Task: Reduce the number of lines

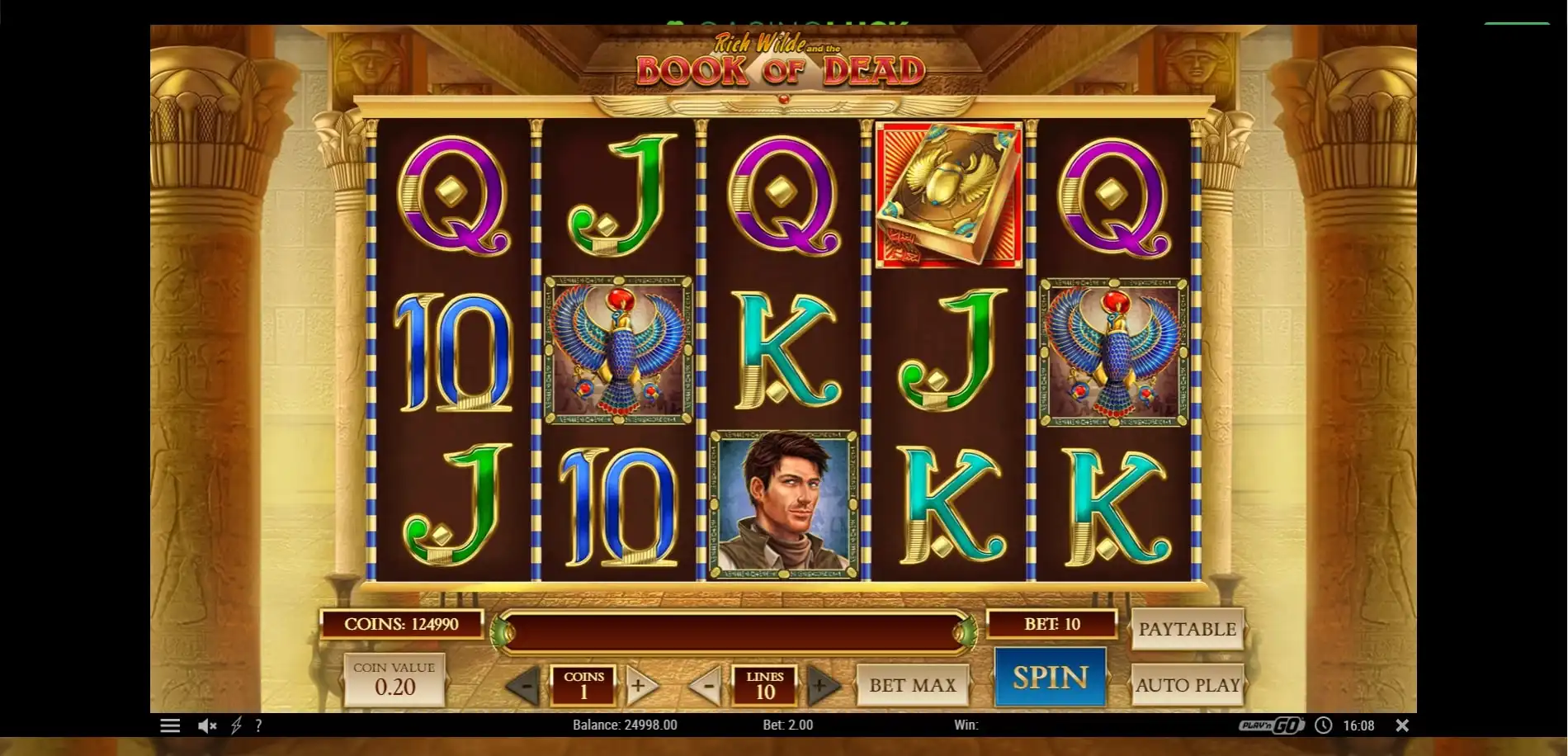Action: (706, 685)
